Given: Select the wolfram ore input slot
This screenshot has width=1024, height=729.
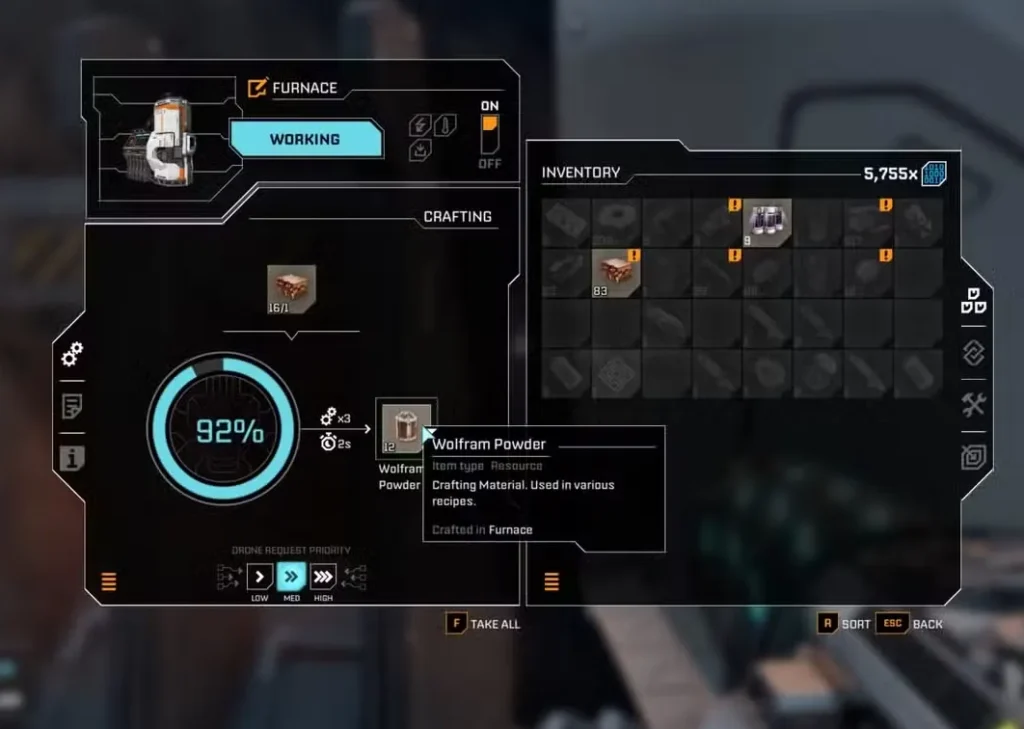Looking at the screenshot, I should tap(291, 288).
